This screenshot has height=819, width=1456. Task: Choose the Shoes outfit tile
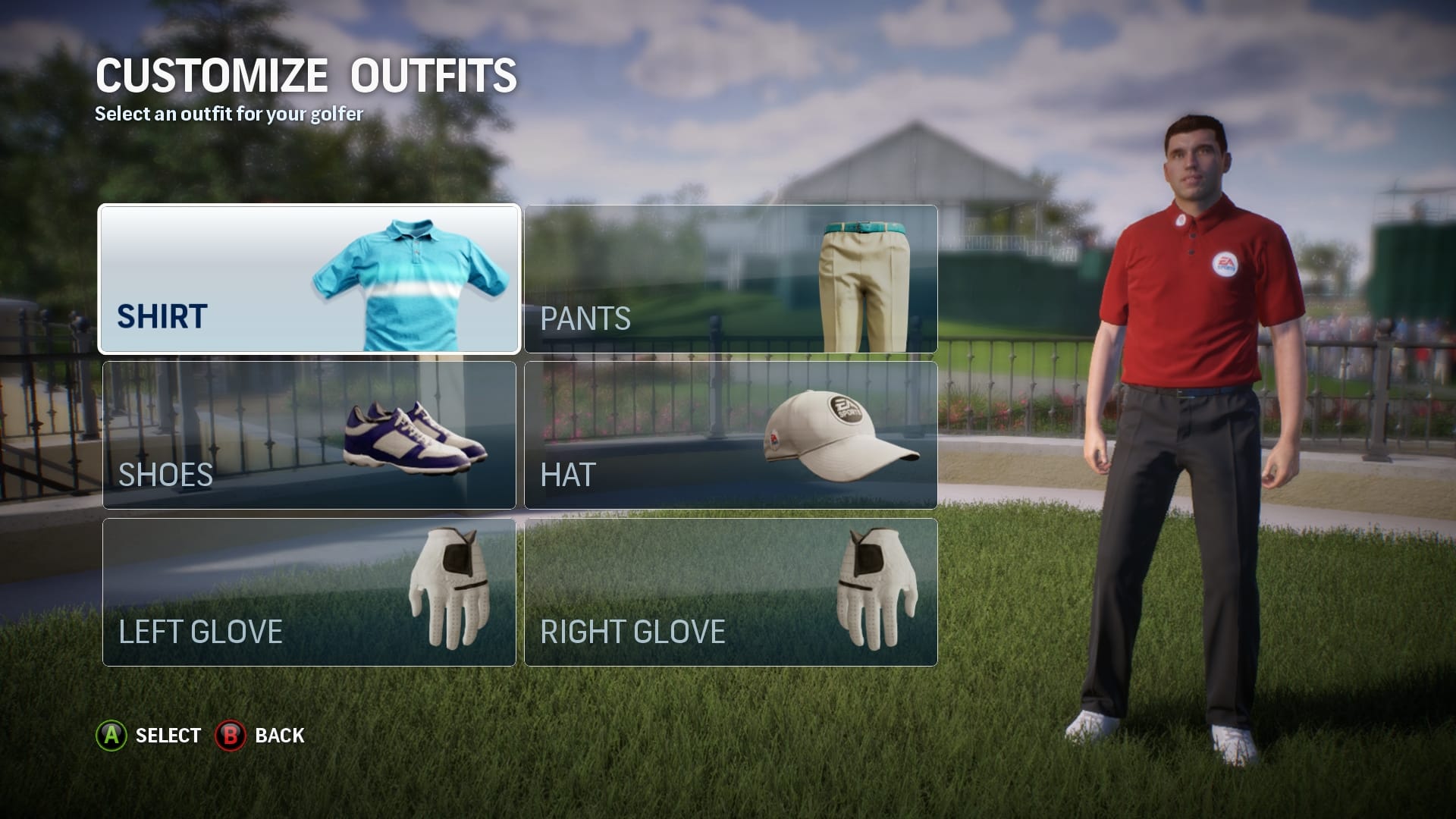click(x=309, y=435)
